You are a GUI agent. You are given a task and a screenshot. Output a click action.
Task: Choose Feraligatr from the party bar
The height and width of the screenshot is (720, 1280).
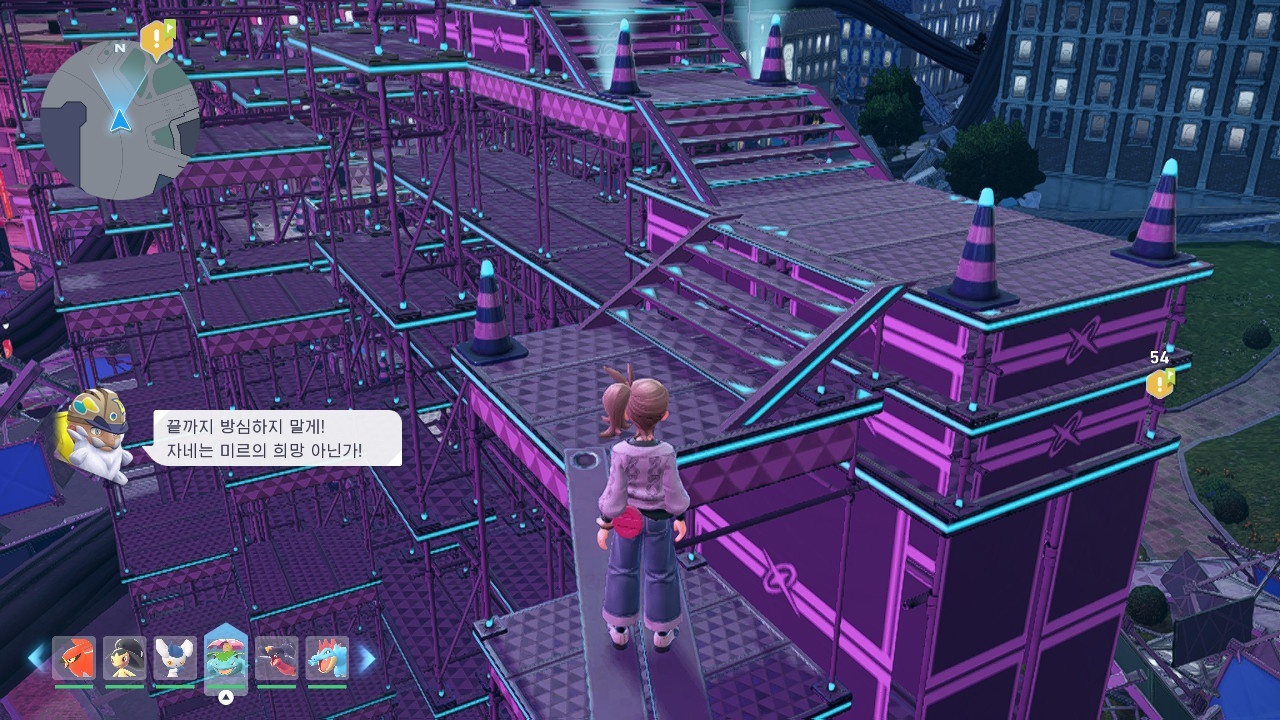[327, 658]
